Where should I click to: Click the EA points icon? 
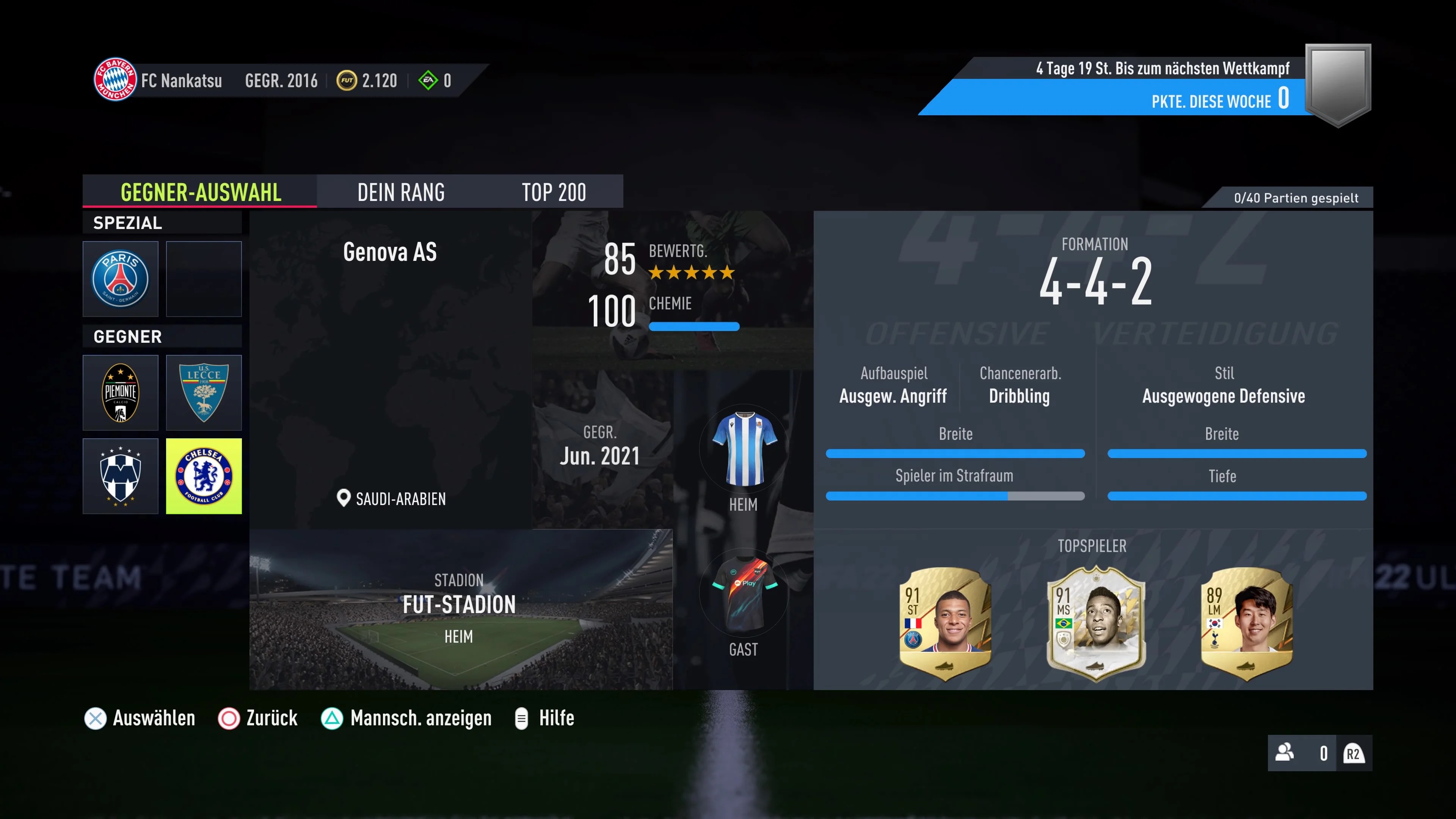428,80
